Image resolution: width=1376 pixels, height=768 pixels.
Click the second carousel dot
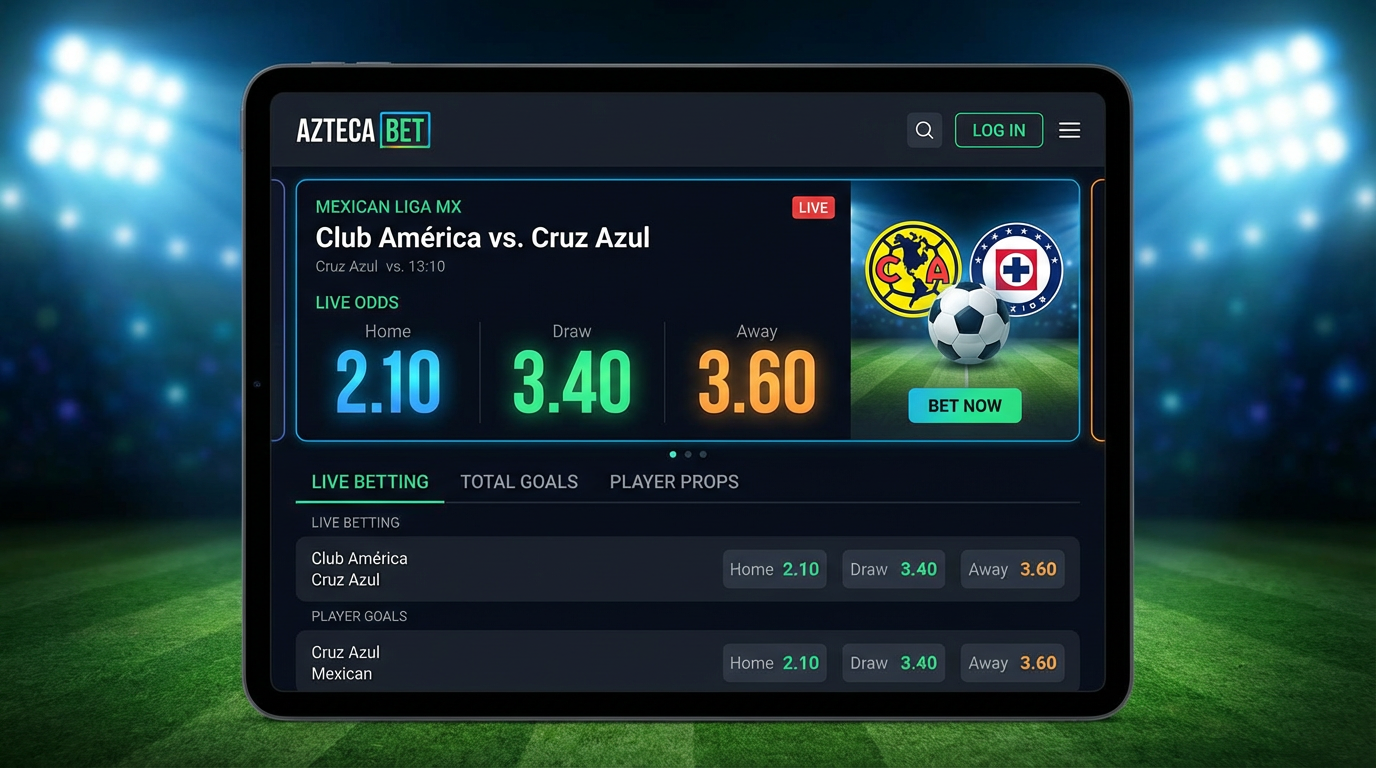(x=687, y=454)
